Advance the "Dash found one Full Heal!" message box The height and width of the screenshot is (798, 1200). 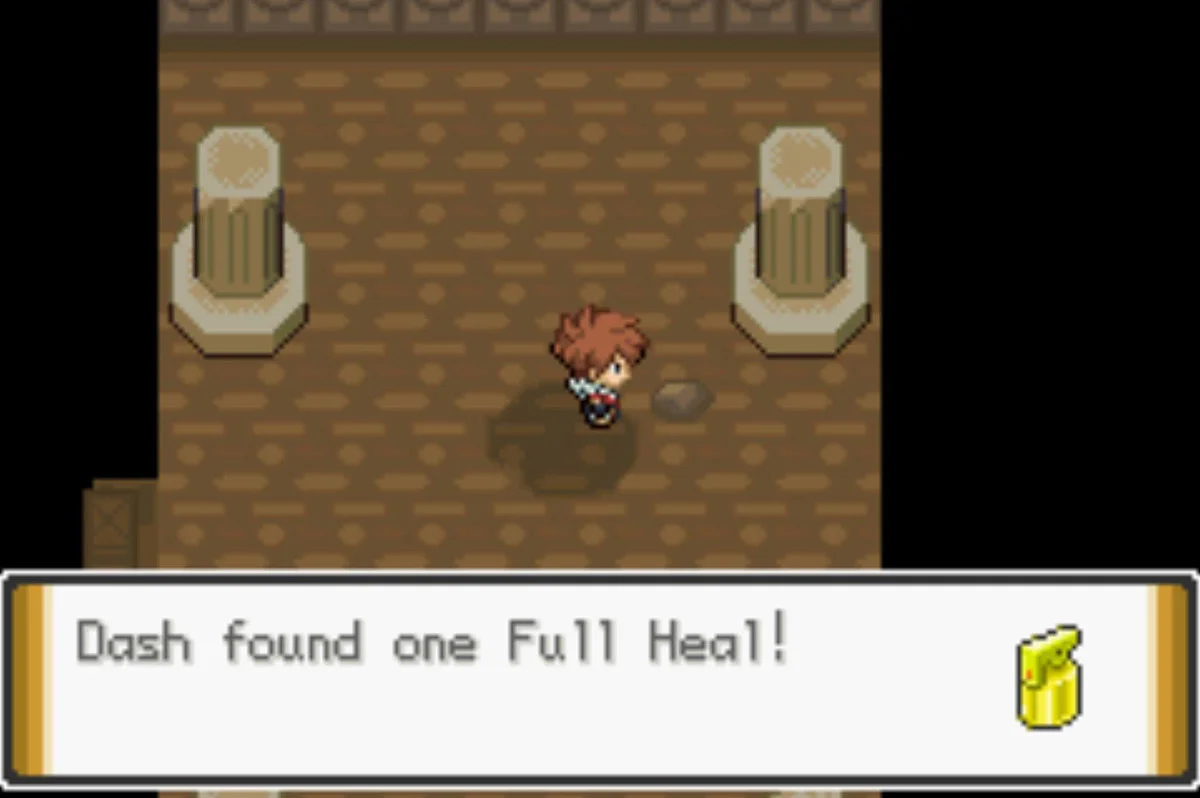tap(598, 677)
